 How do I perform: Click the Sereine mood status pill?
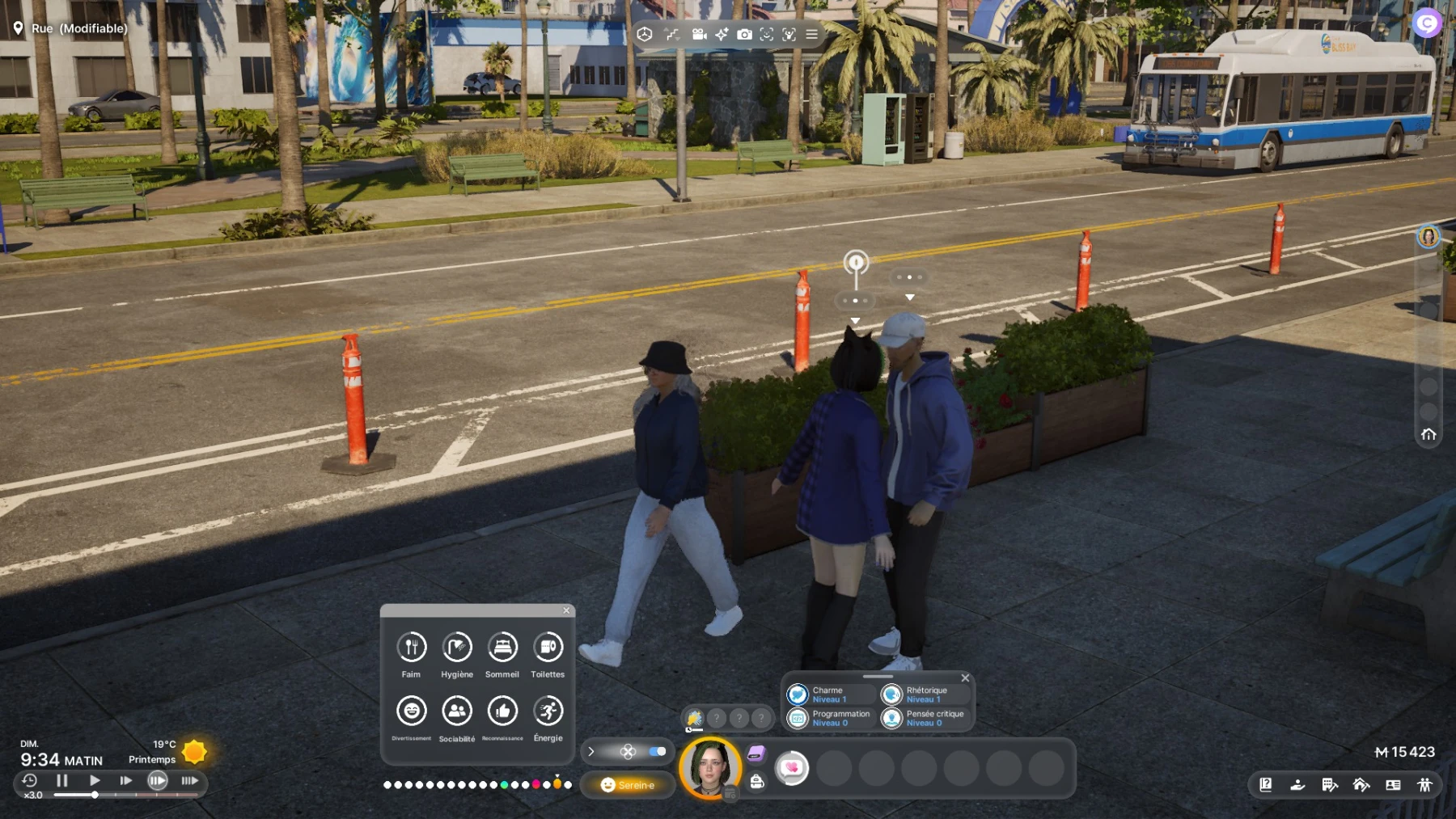point(628,785)
